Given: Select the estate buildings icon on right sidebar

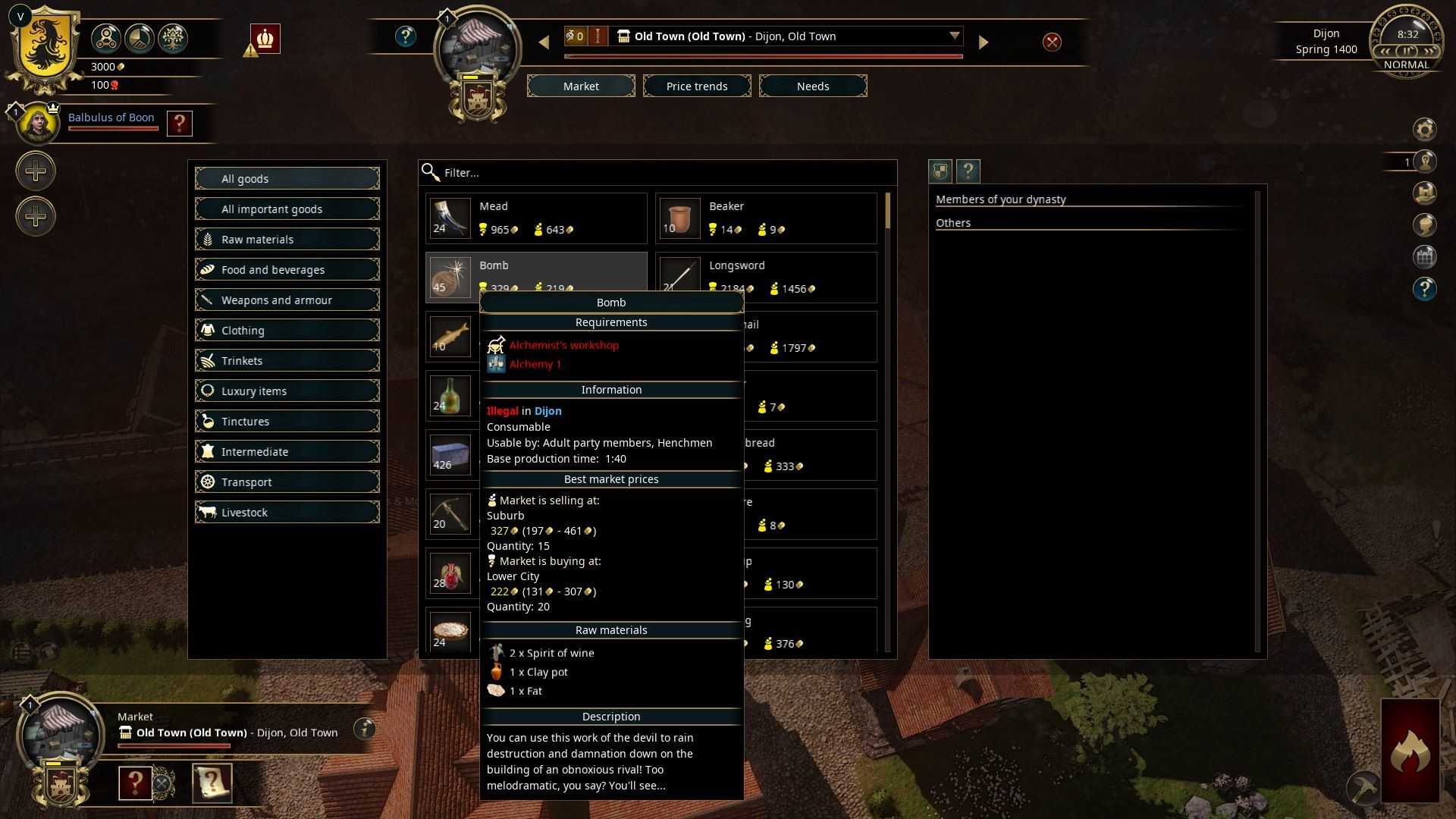Looking at the screenshot, I should pos(1426,256).
